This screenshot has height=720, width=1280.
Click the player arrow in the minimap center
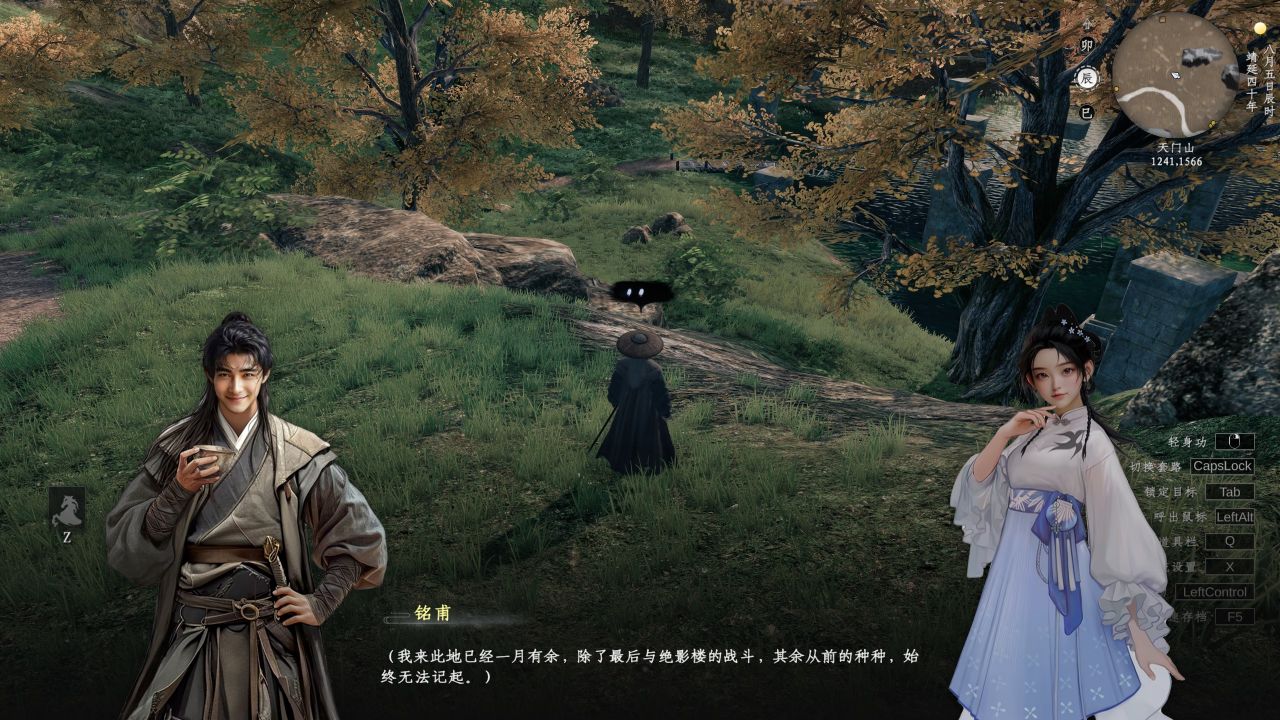coord(1175,75)
